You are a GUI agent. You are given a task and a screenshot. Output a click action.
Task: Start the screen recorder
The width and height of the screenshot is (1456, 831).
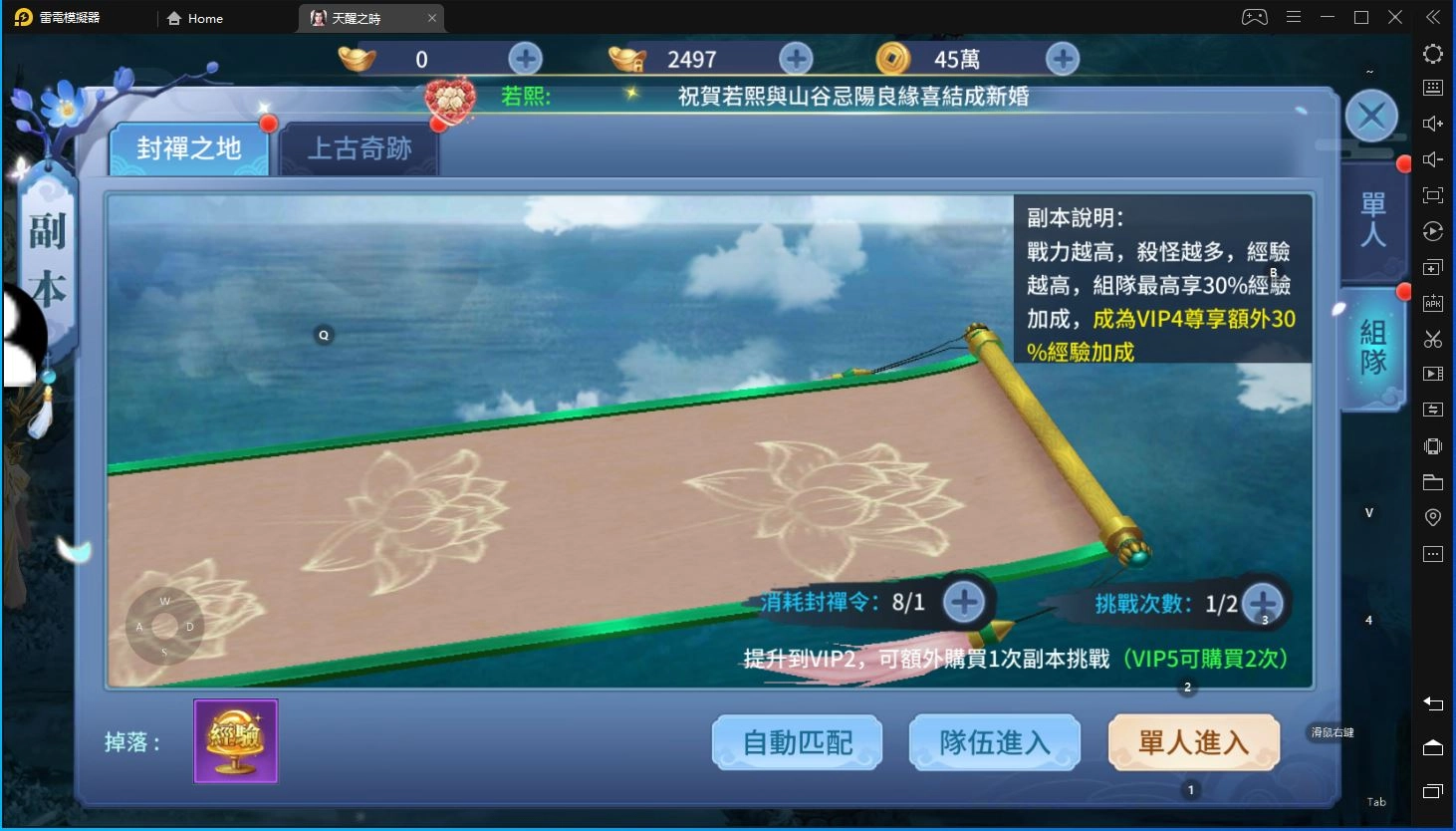(1432, 374)
